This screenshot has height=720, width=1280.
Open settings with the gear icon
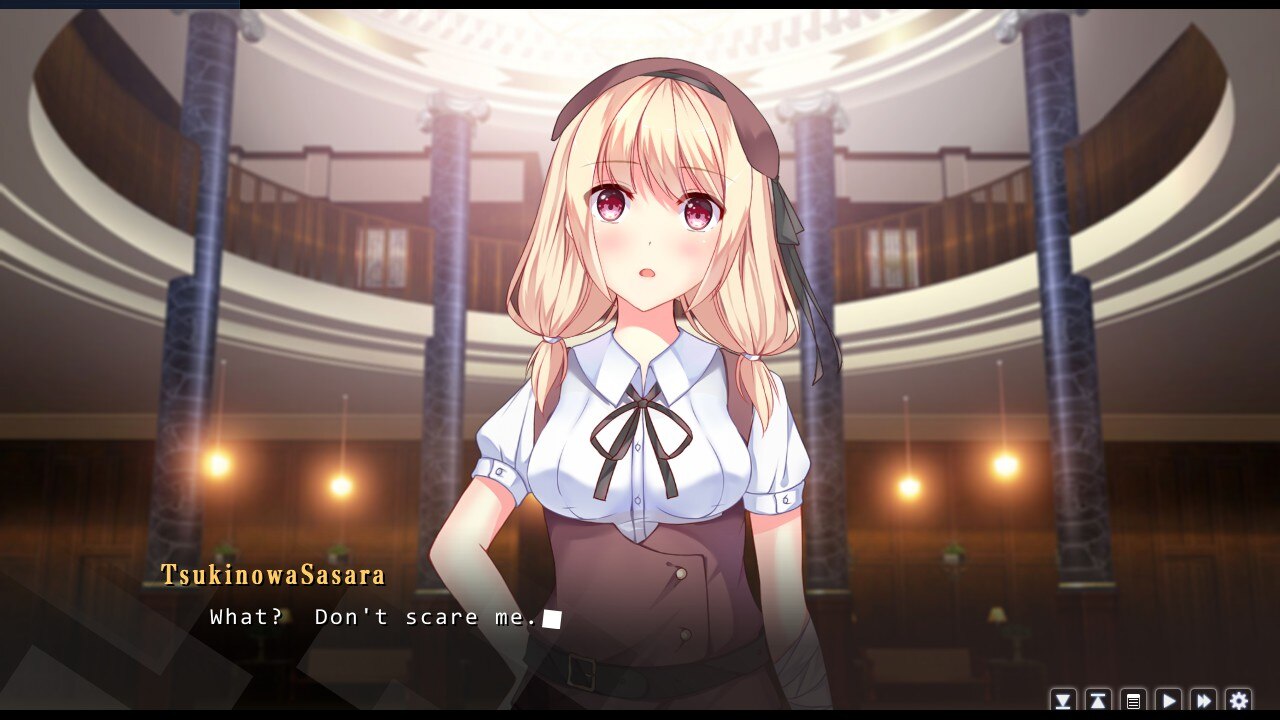[x=1239, y=701]
